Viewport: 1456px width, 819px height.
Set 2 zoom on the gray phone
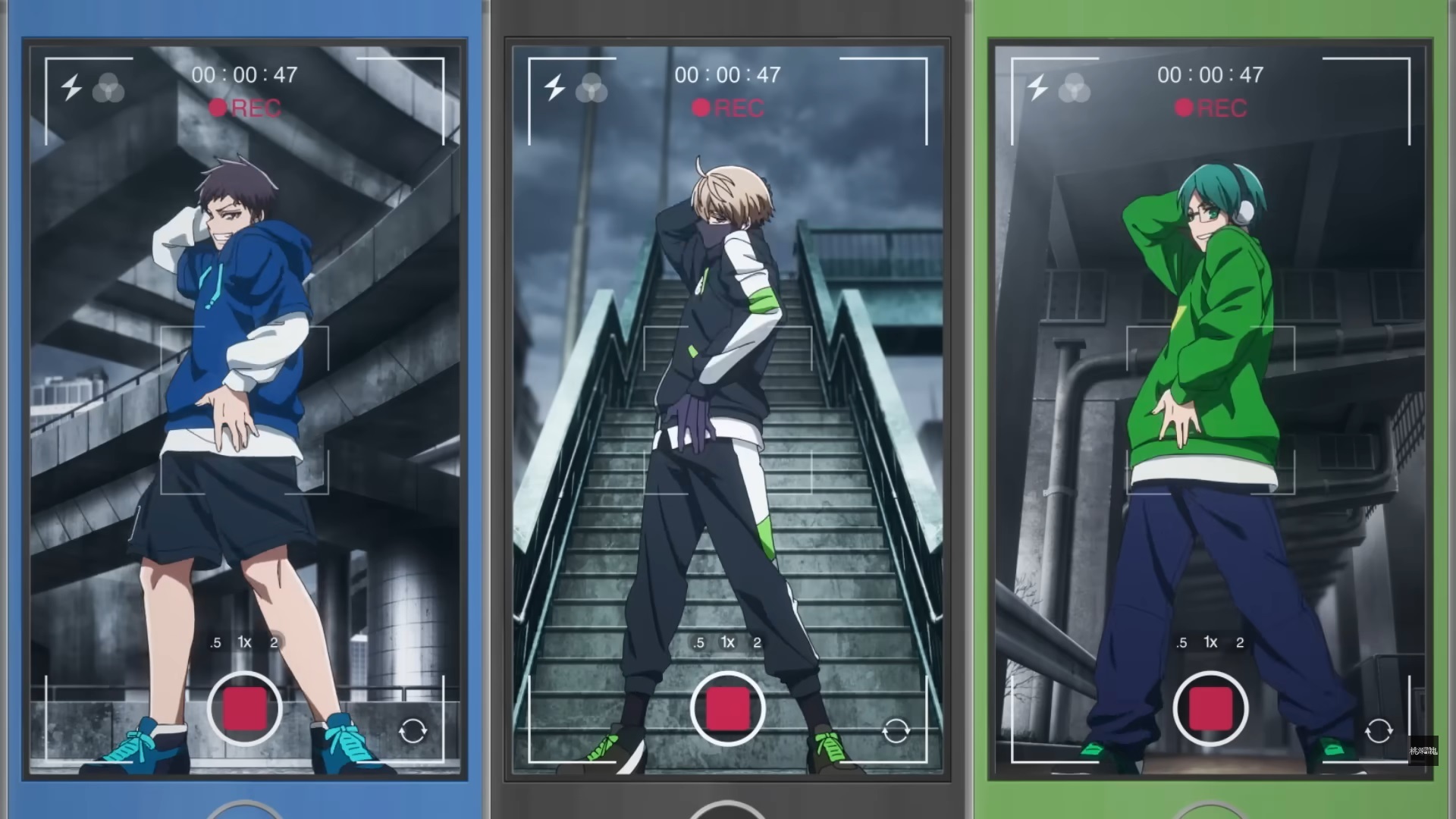(757, 643)
